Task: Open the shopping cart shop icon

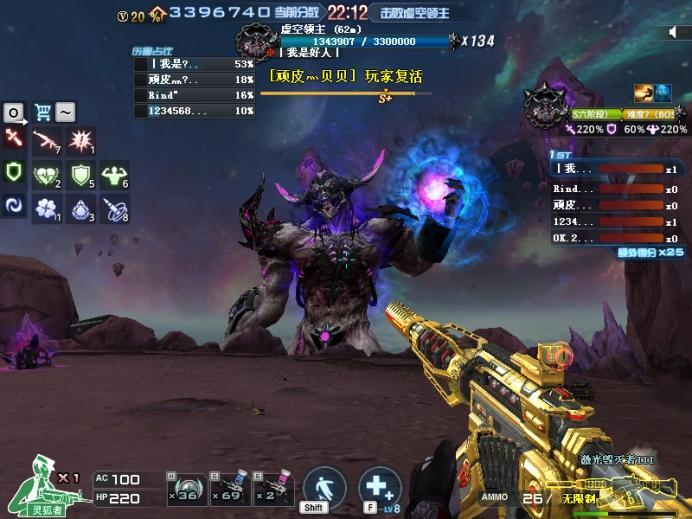Action: [x=43, y=112]
